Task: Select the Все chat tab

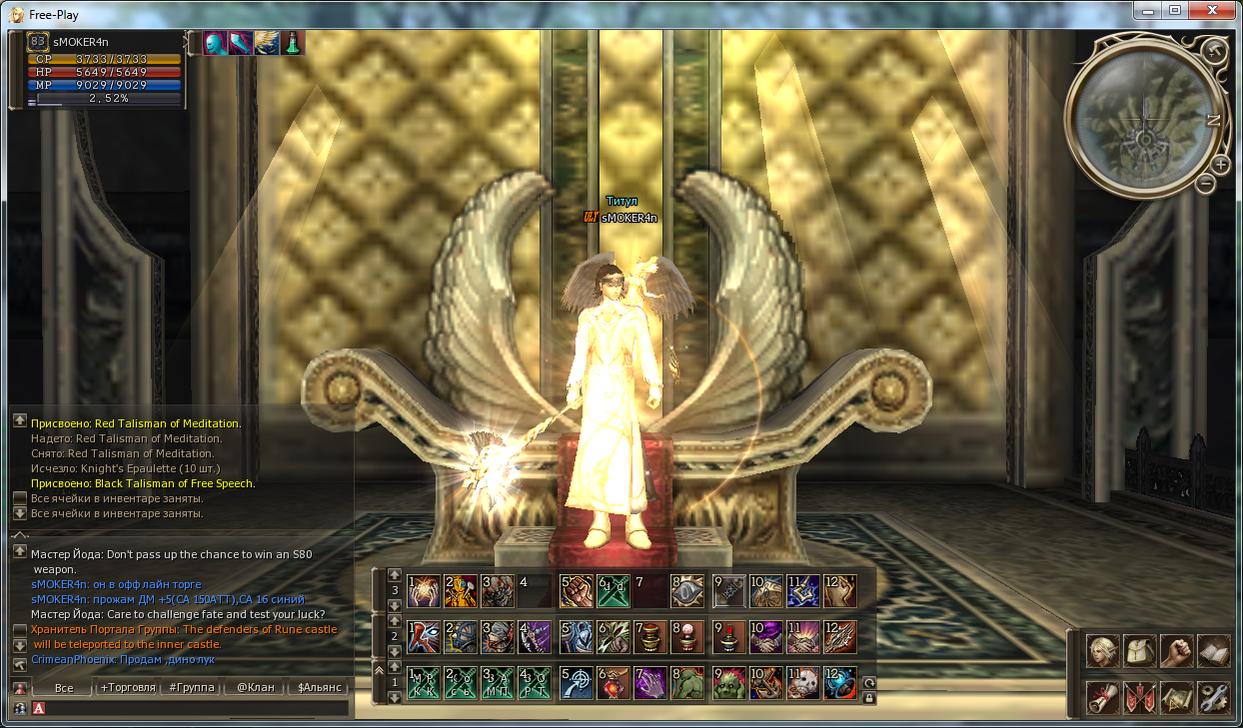Action: tap(64, 688)
